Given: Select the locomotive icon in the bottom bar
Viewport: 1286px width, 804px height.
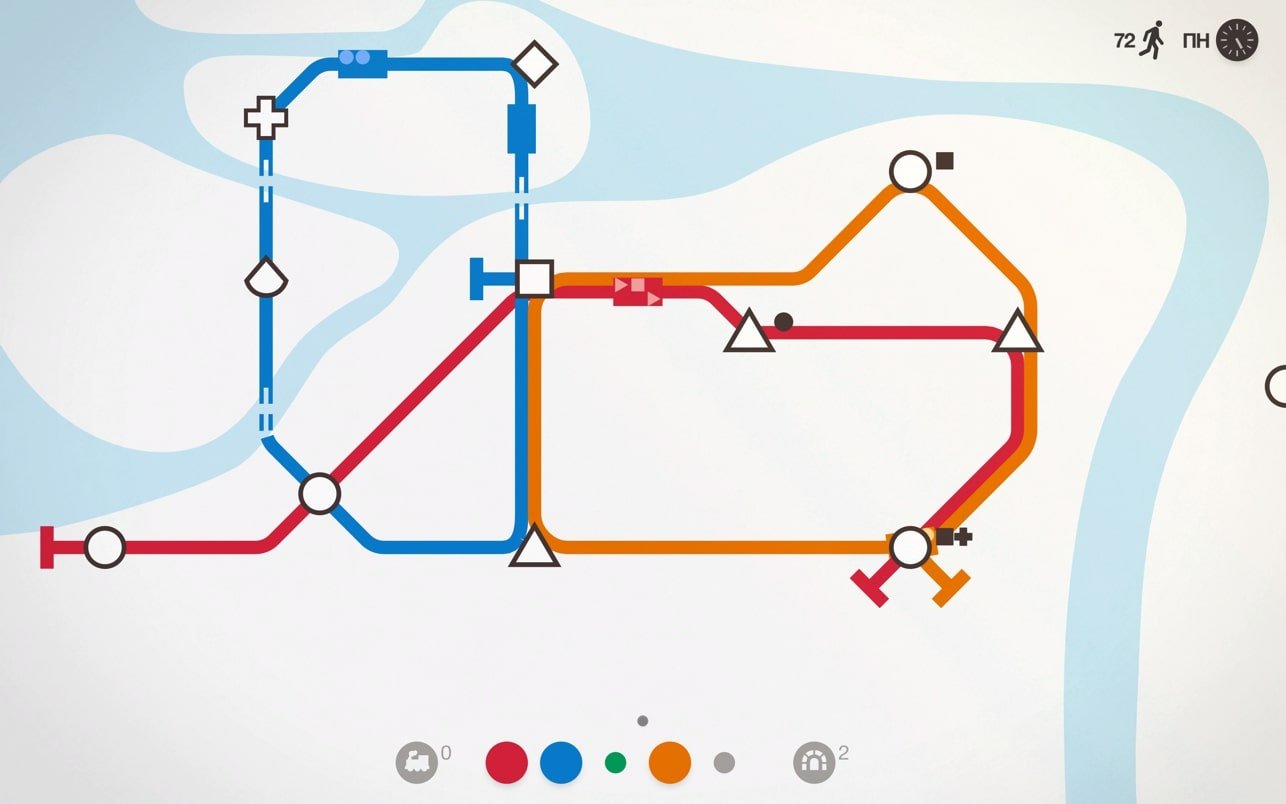Looking at the screenshot, I should tap(417, 763).
